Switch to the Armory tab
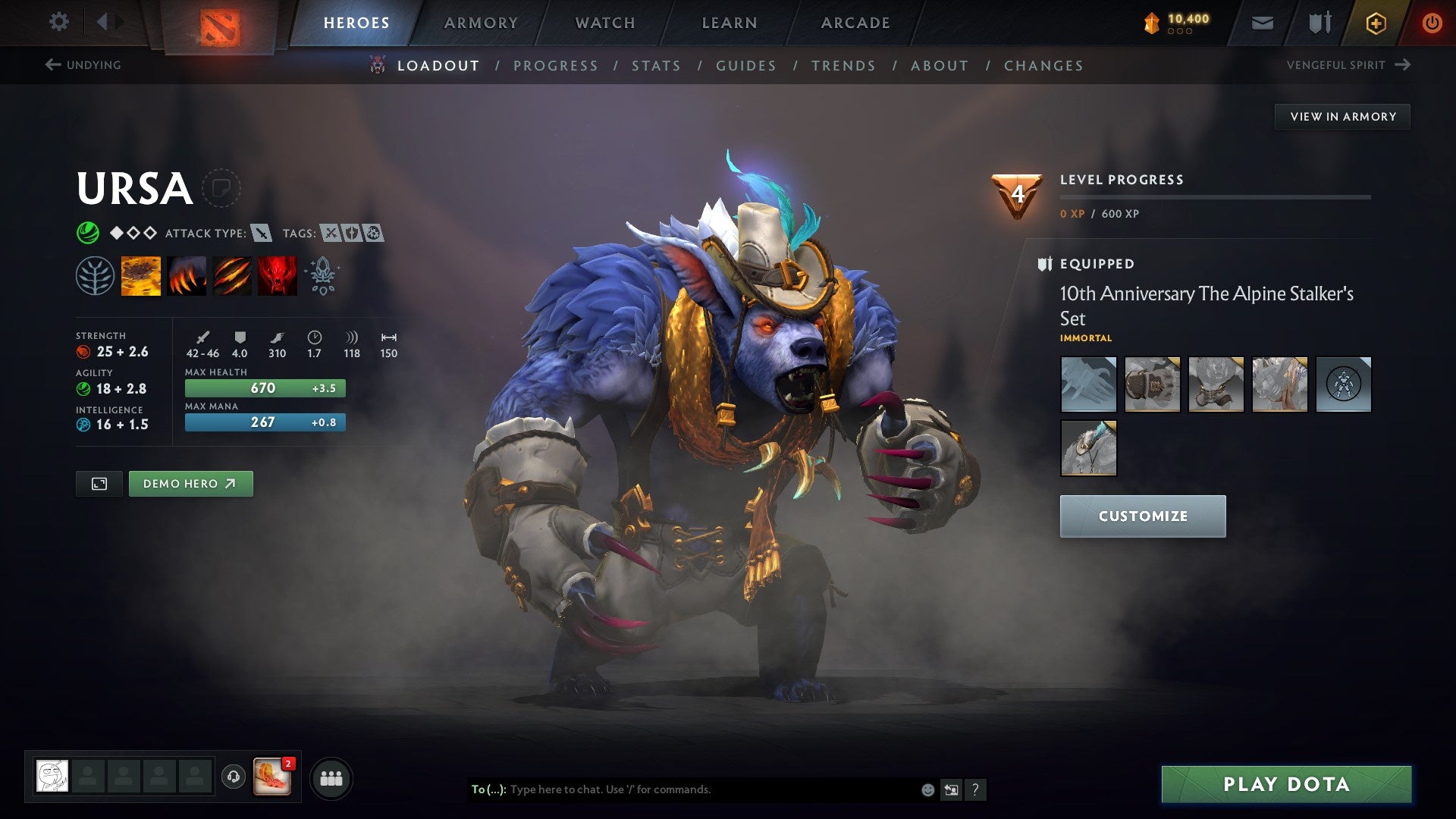The image size is (1456, 819). (x=481, y=22)
